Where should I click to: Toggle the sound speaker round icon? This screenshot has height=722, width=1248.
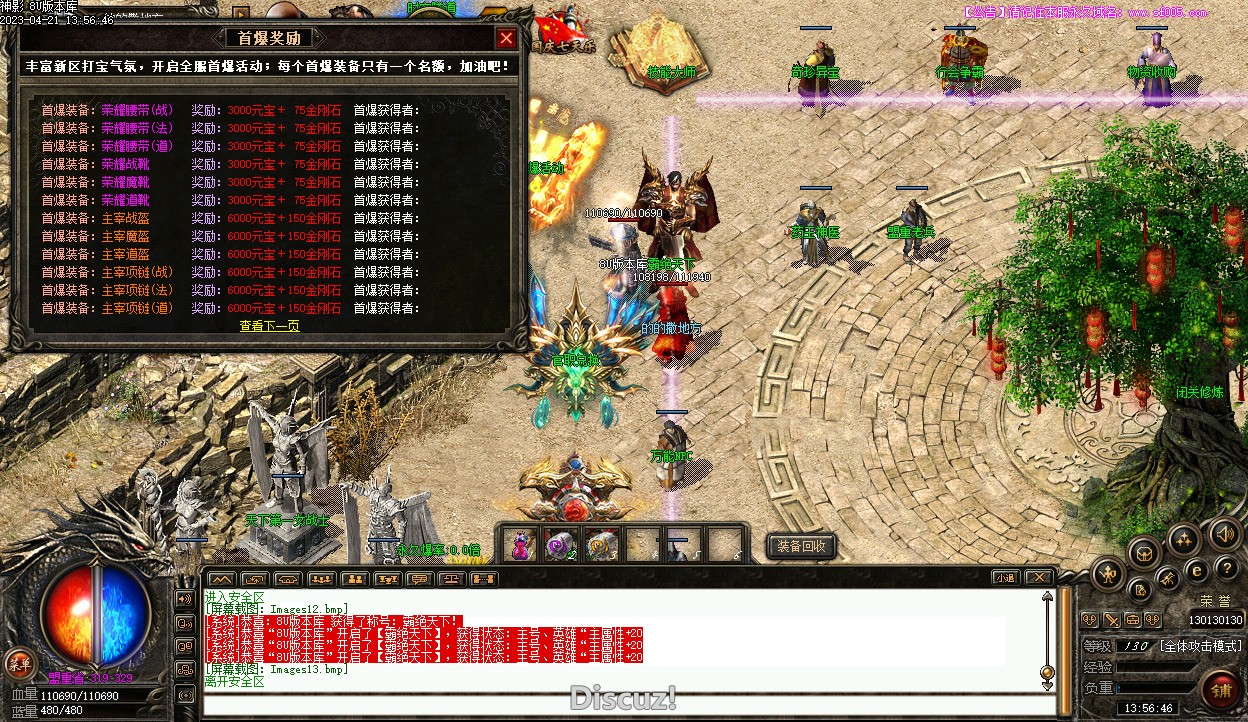click(x=1223, y=533)
